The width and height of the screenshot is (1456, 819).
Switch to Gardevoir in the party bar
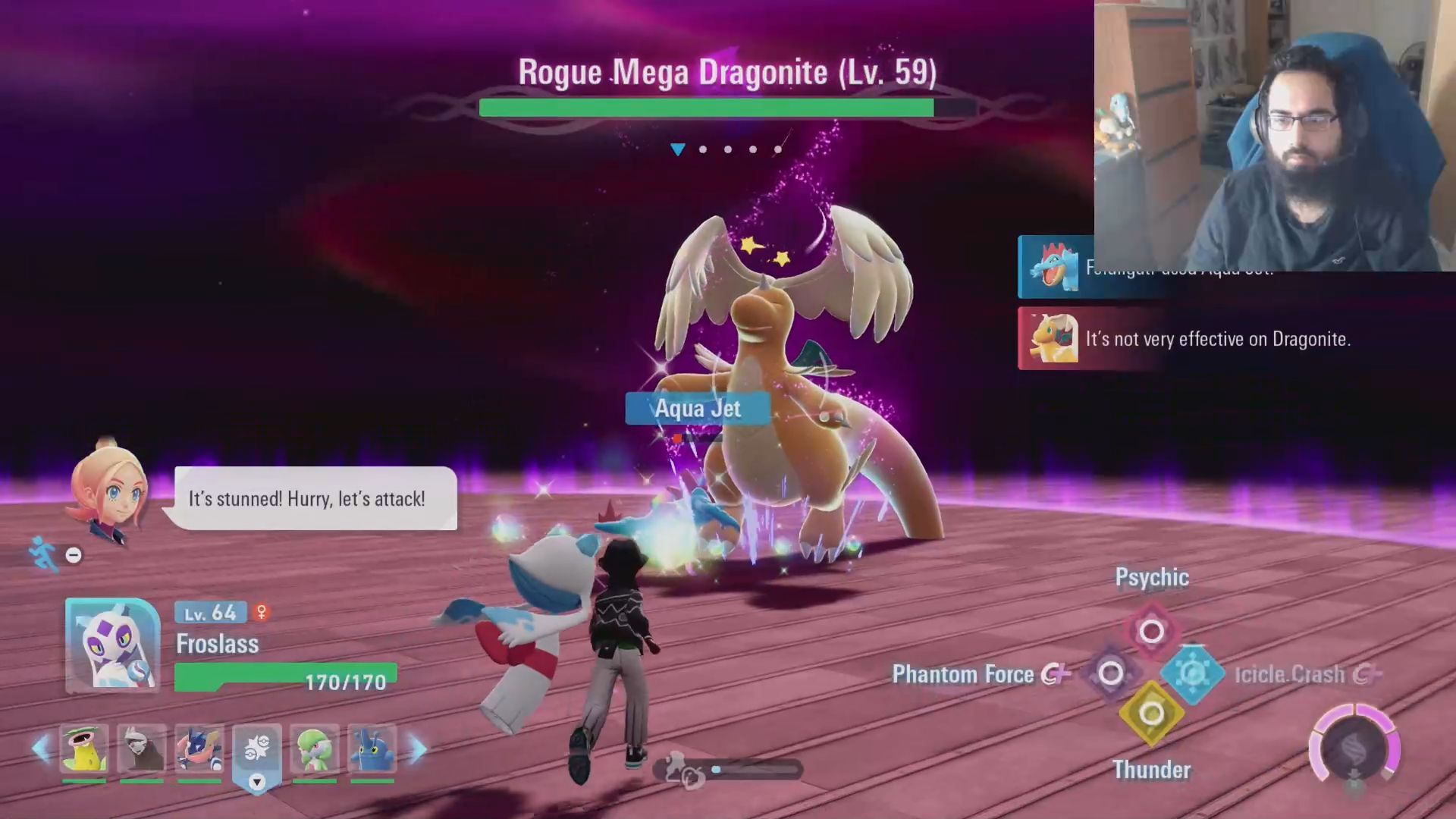click(x=315, y=748)
